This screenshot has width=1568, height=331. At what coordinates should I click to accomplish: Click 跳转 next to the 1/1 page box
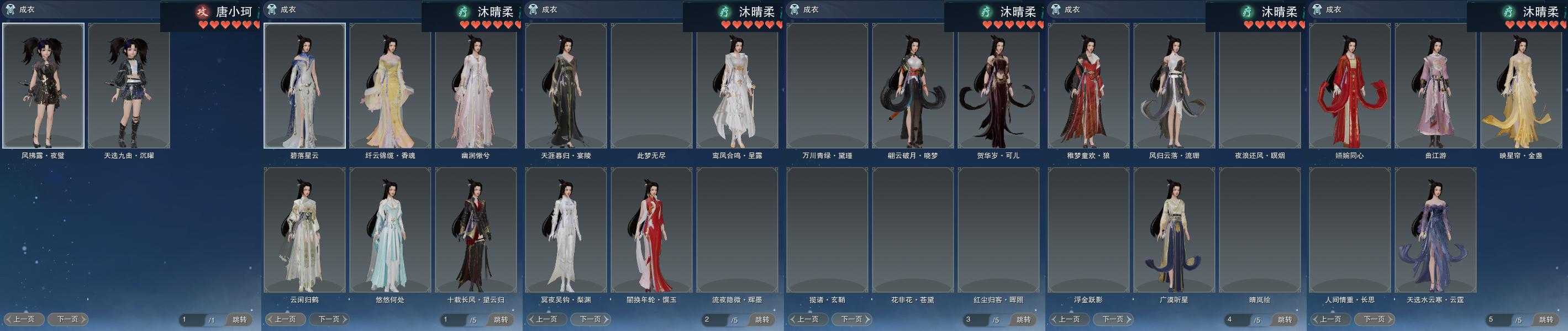[x=239, y=319]
